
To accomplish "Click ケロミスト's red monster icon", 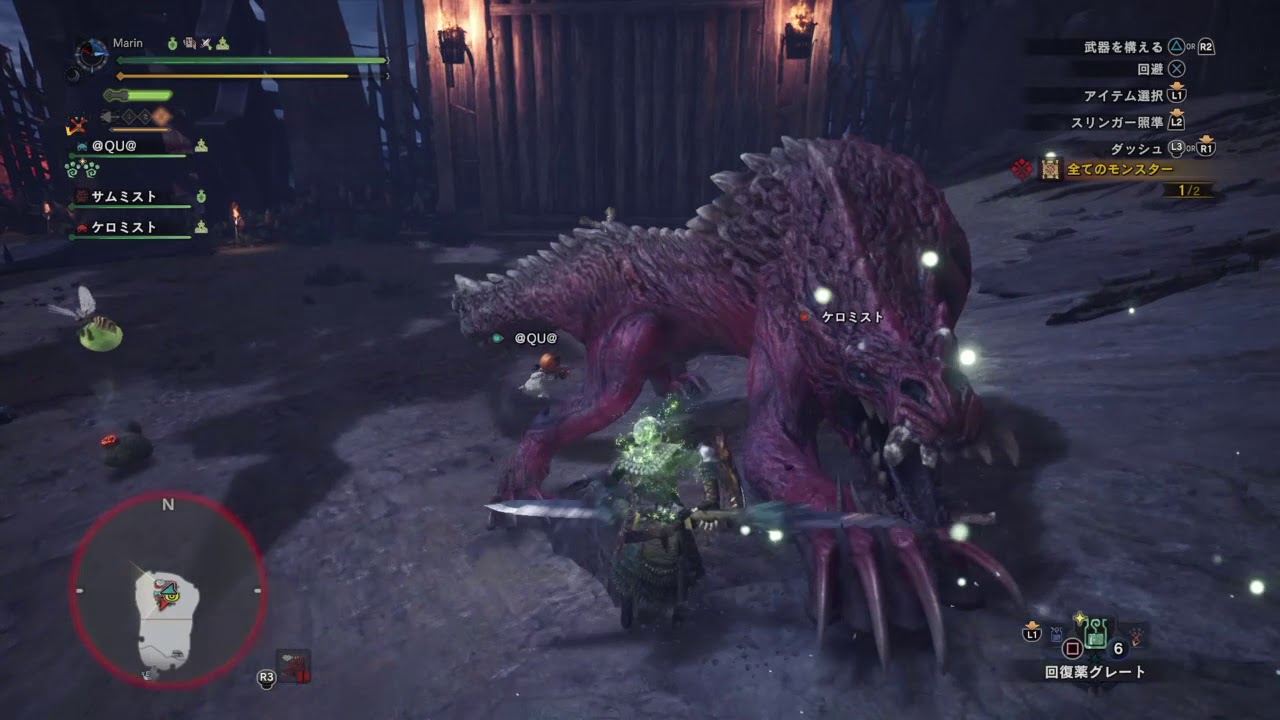I will pyautogui.click(x=82, y=228).
